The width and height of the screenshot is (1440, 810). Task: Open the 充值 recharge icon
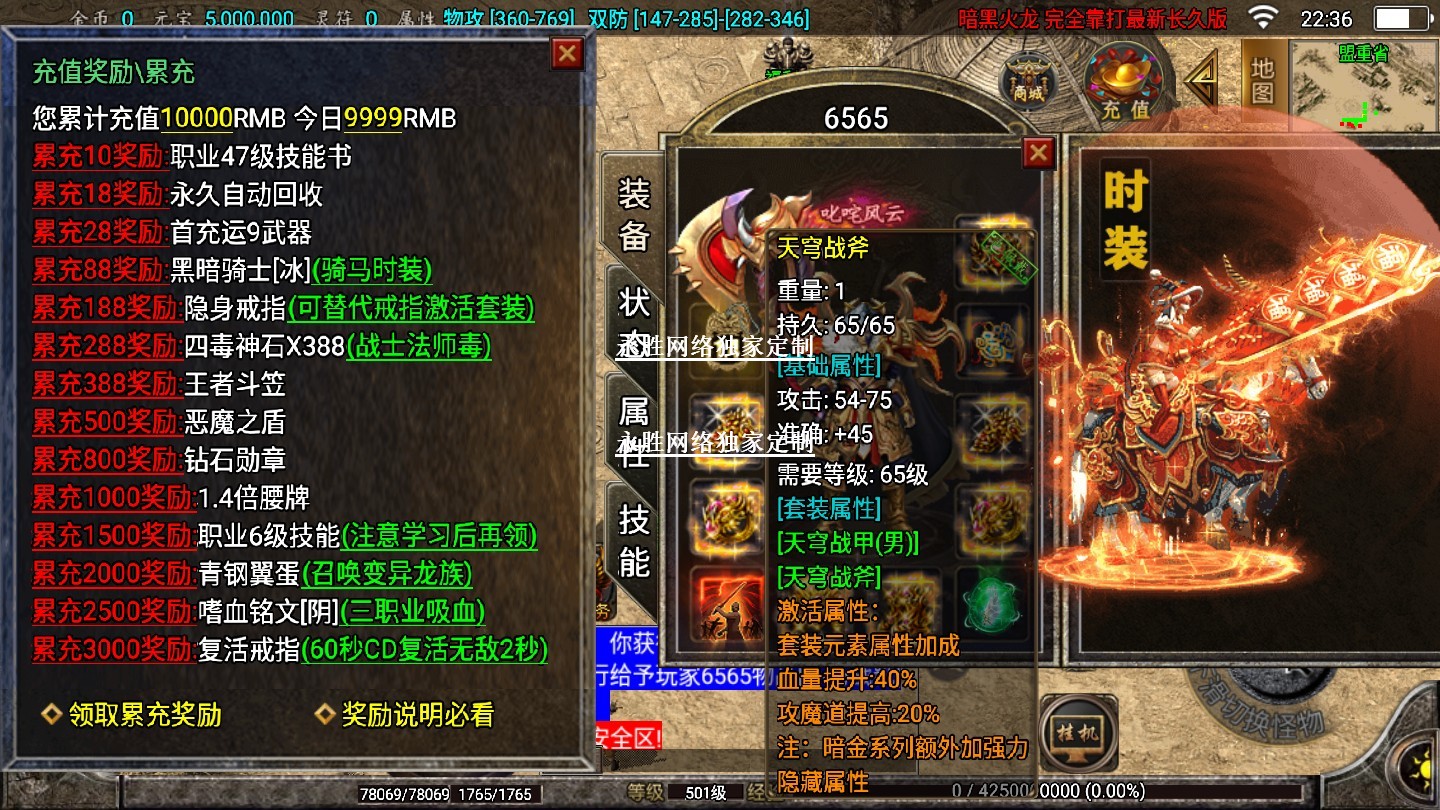pos(1124,82)
